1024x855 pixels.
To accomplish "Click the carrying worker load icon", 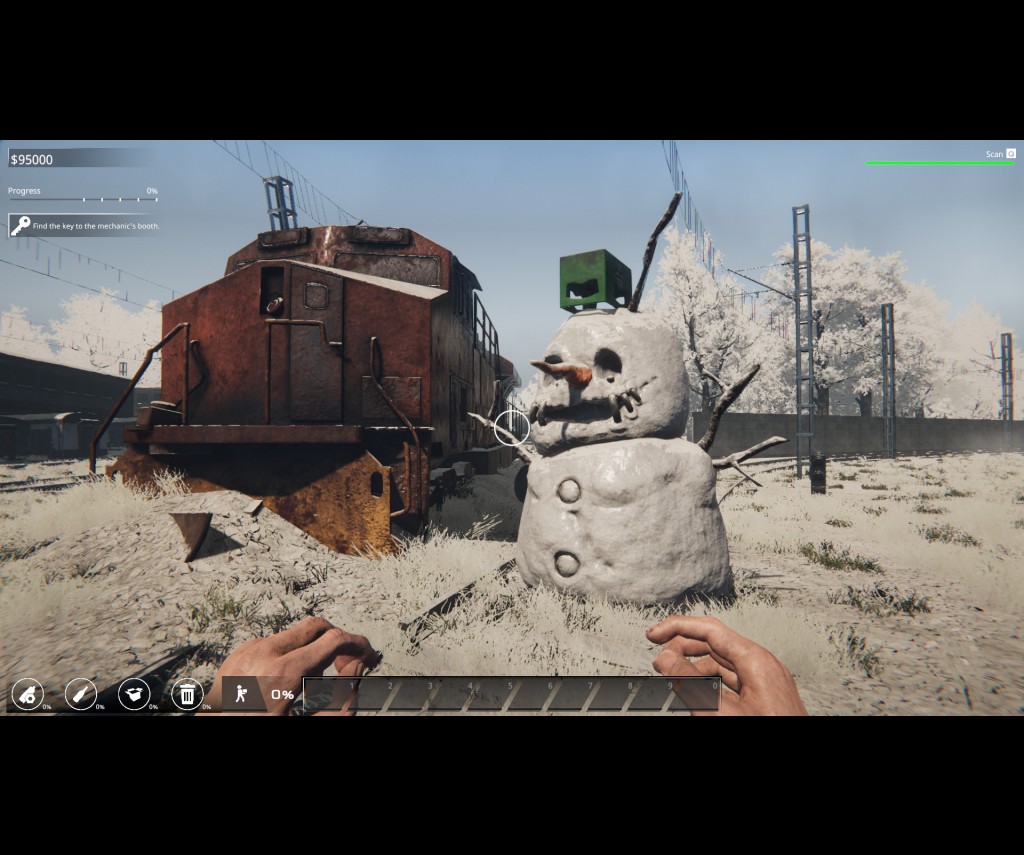I will click(x=241, y=693).
